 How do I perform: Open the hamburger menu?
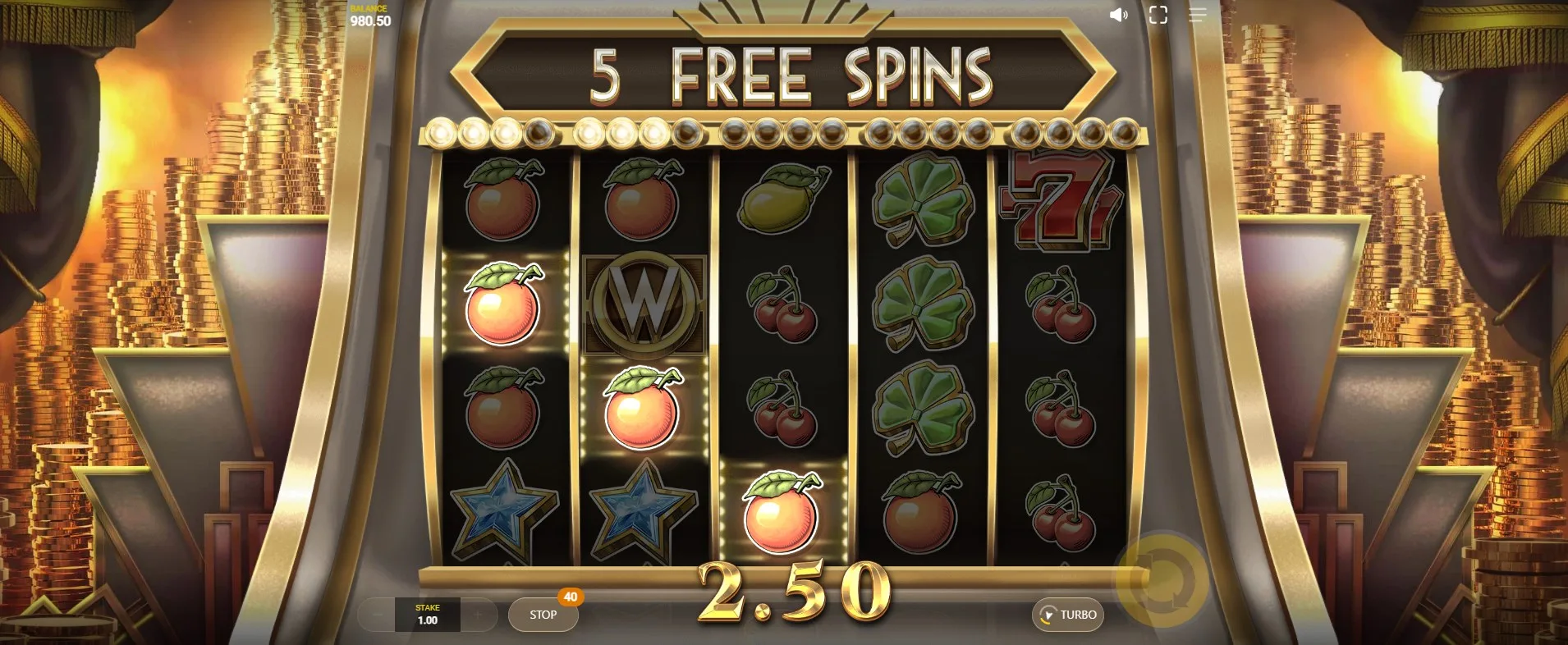click(x=1197, y=16)
